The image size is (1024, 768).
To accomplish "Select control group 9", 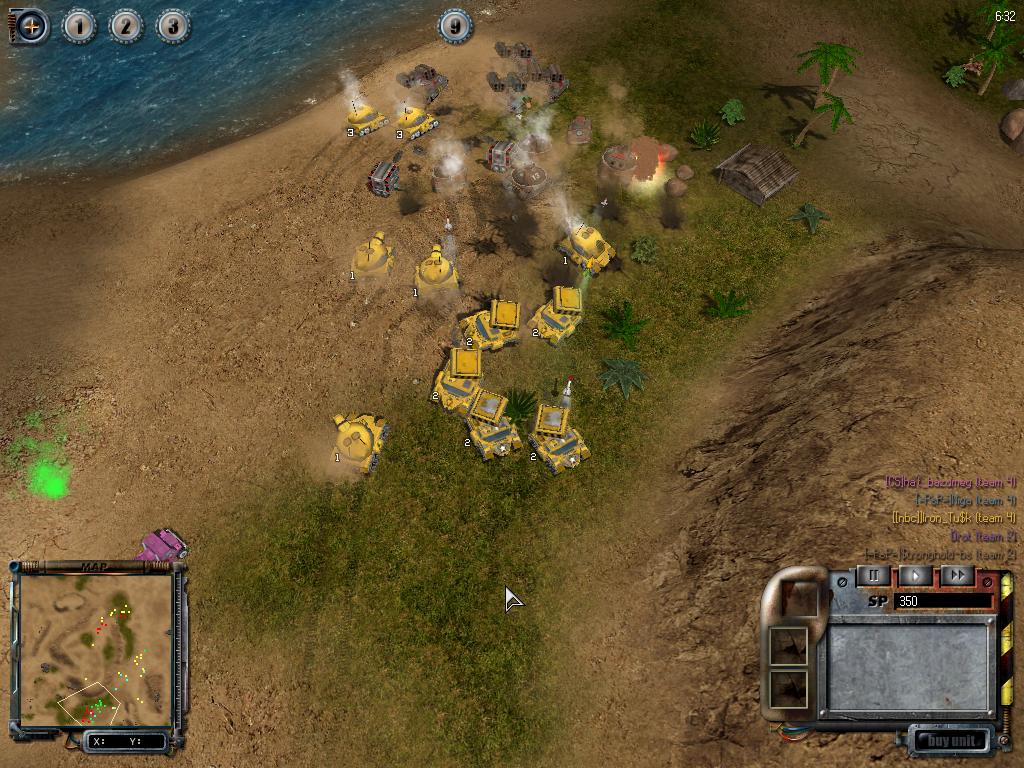I will pyautogui.click(x=455, y=26).
